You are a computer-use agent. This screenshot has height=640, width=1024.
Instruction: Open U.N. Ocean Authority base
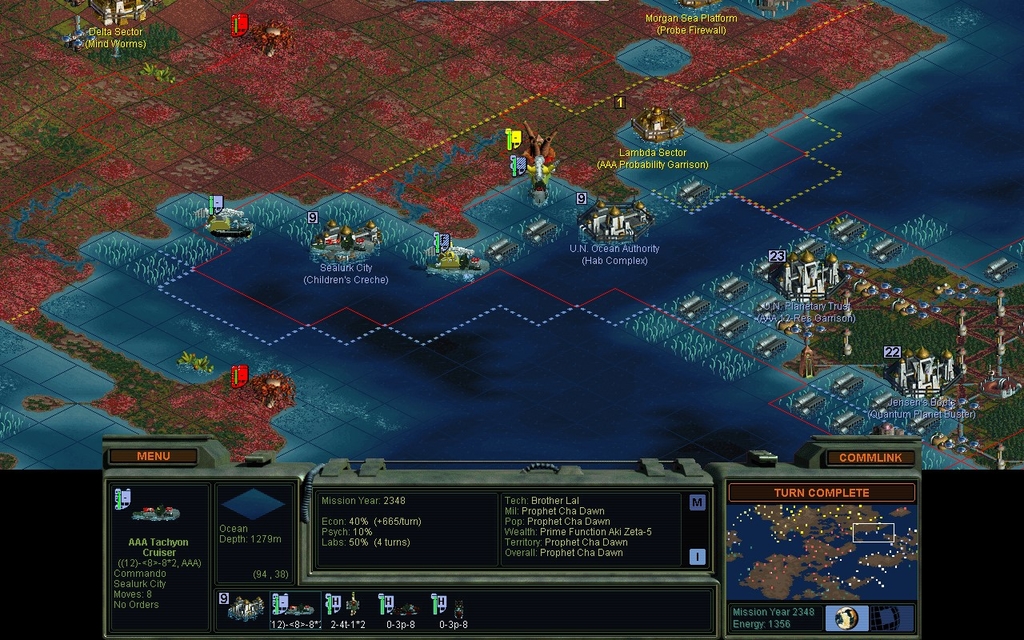pos(615,219)
